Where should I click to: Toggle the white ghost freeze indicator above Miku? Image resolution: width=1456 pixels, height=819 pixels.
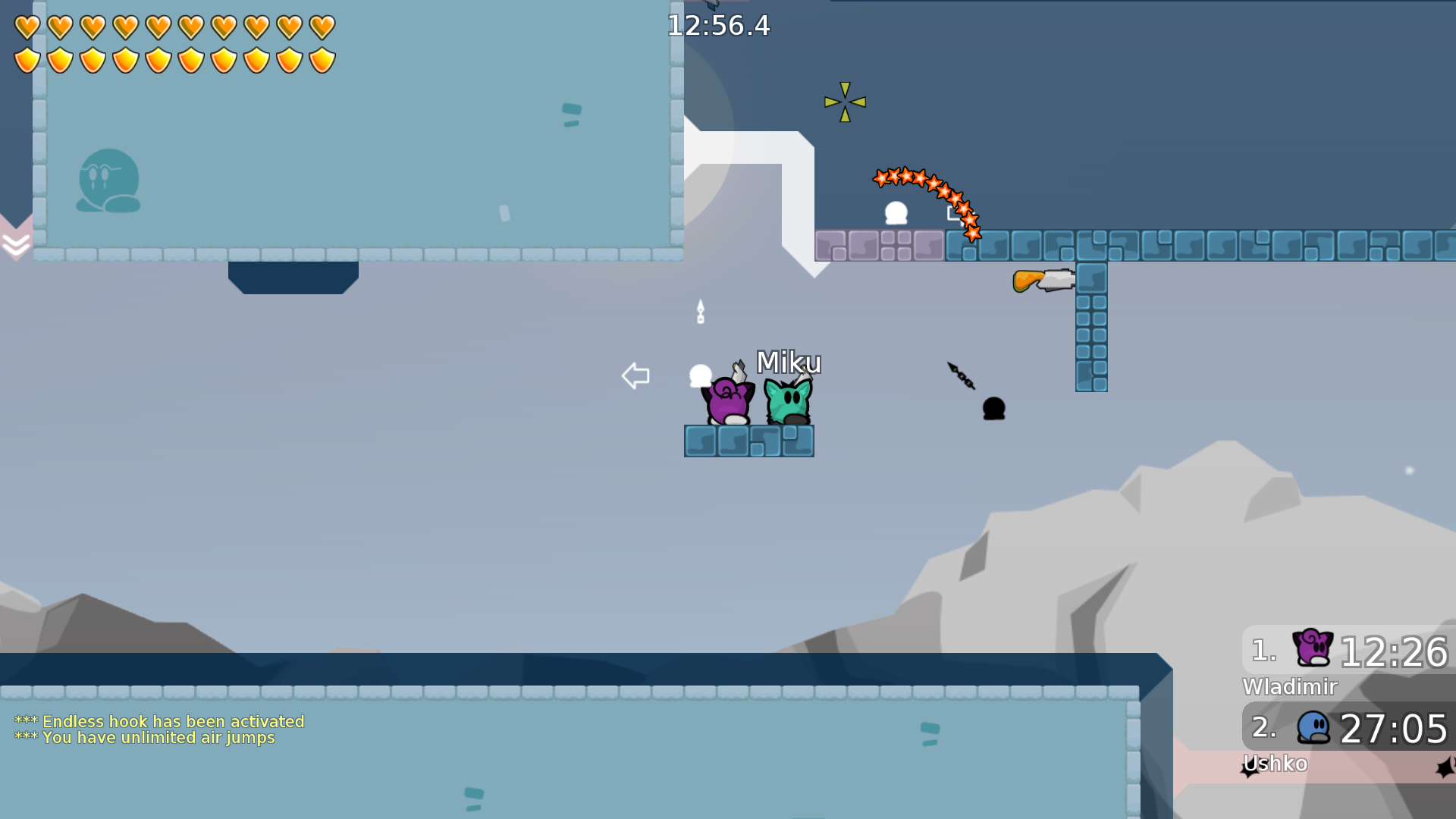coord(699,375)
